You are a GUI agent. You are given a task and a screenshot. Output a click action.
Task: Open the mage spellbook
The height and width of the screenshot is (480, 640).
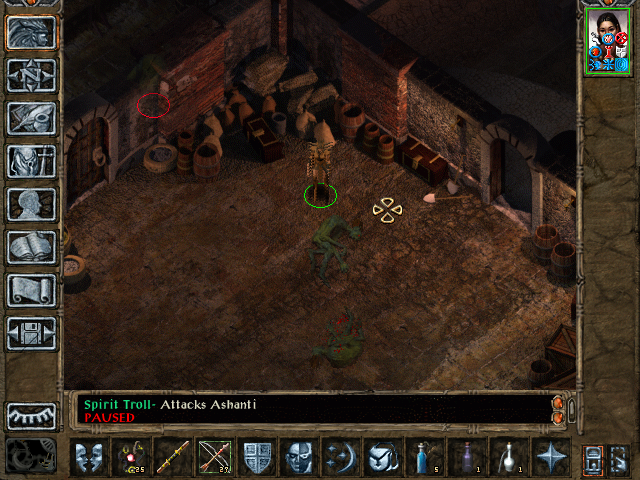[31, 247]
